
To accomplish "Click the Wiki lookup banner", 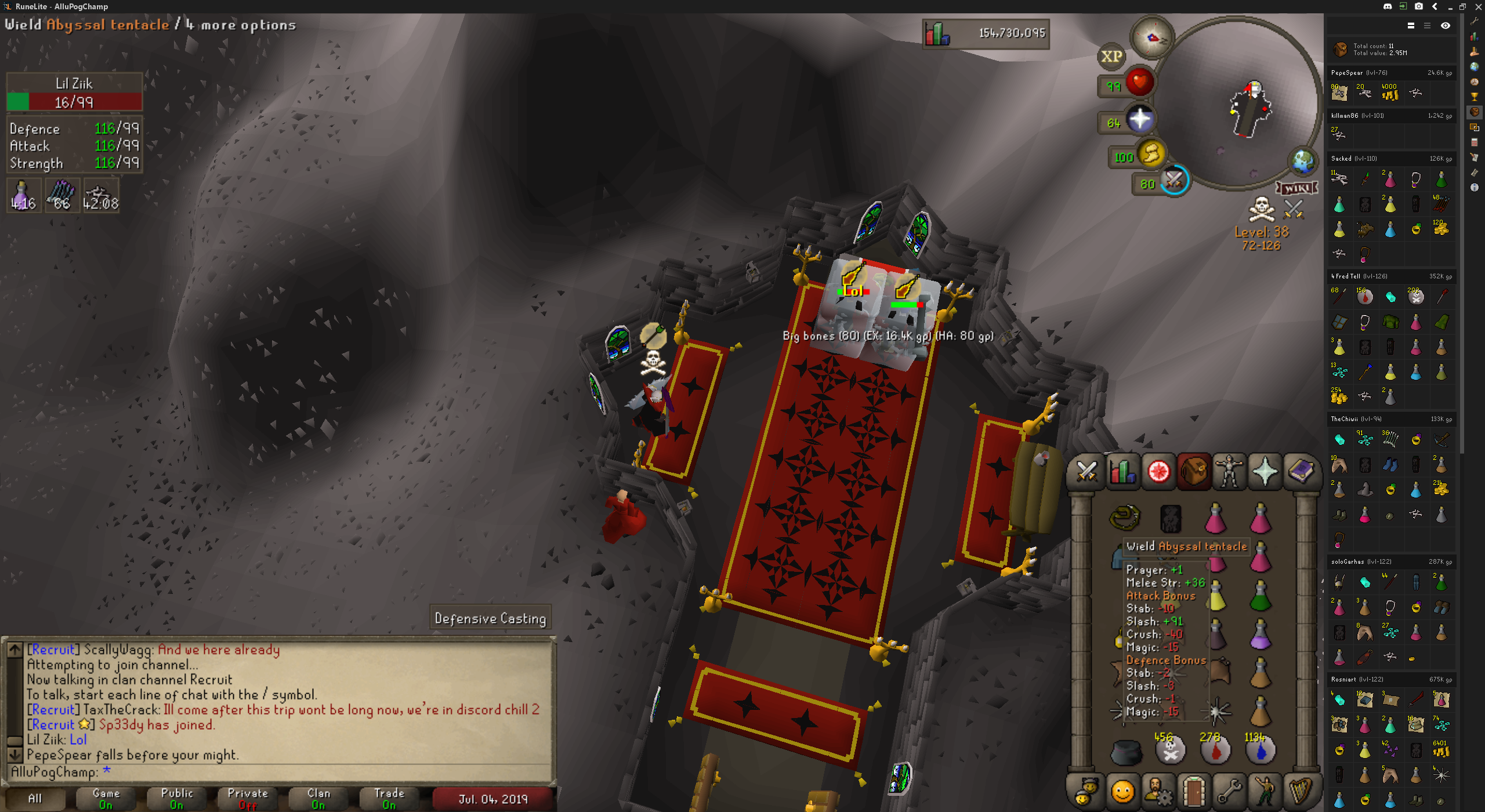I will [x=1296, y=188].
